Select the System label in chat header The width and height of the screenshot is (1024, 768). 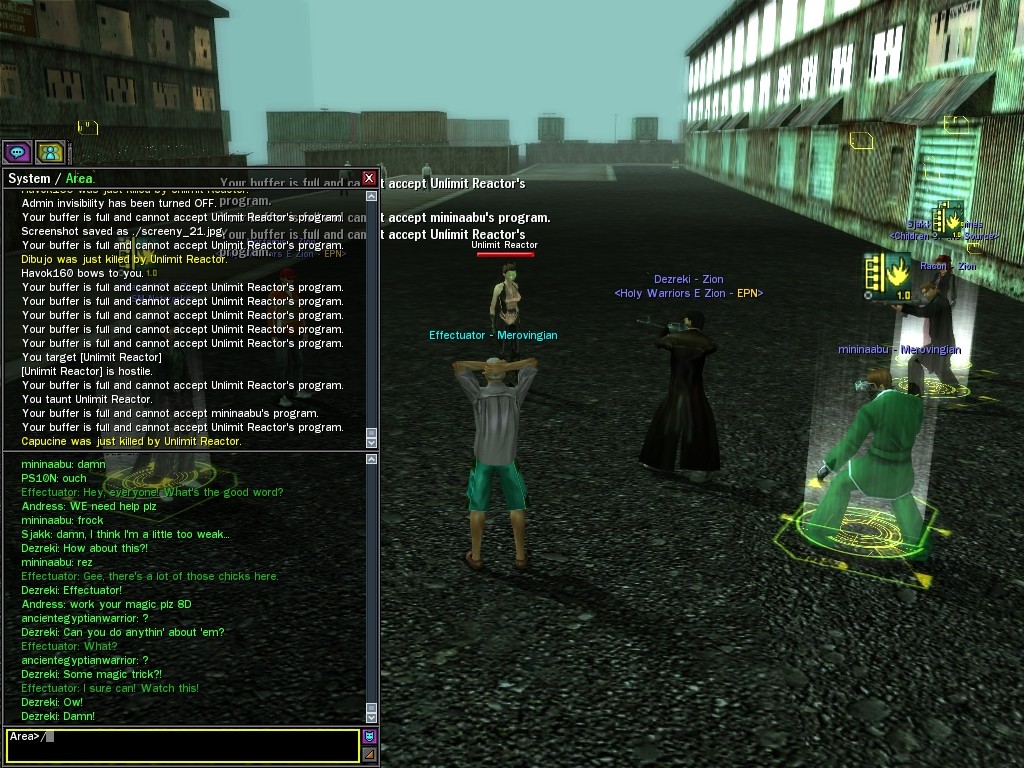point(28,179)
